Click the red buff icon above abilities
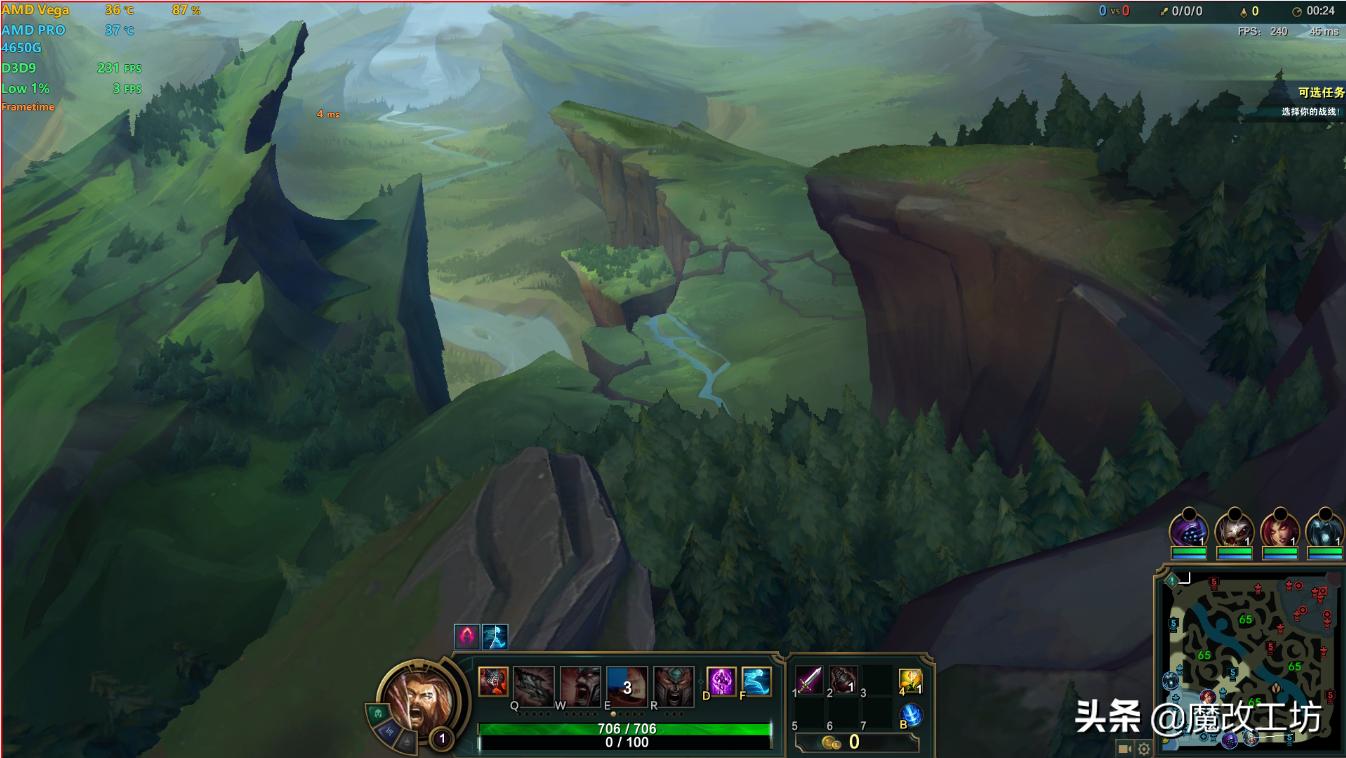Viewport: 1346px width, 758px height. (466, 636)
